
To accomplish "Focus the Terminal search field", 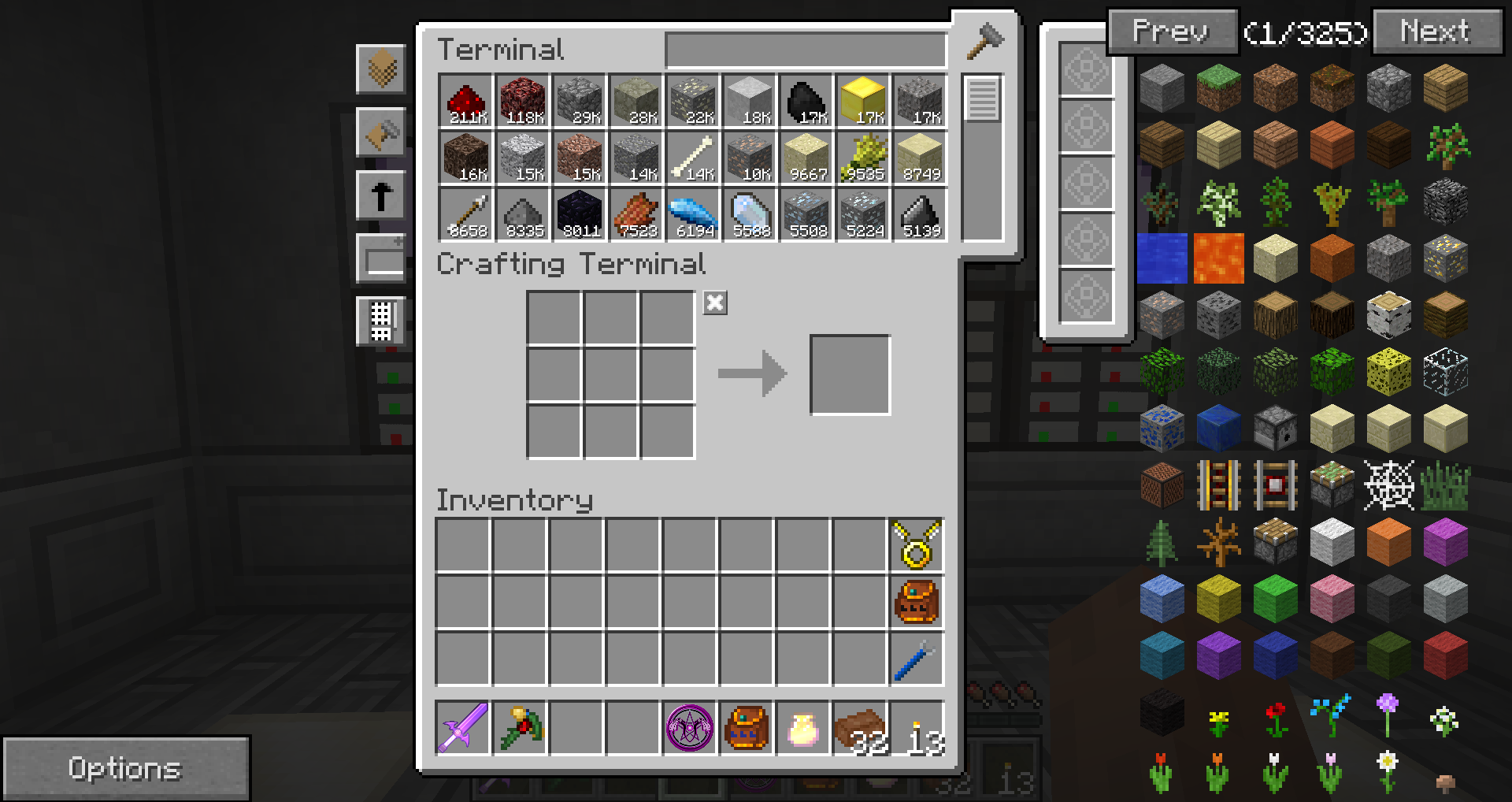I will pos(805,50).
